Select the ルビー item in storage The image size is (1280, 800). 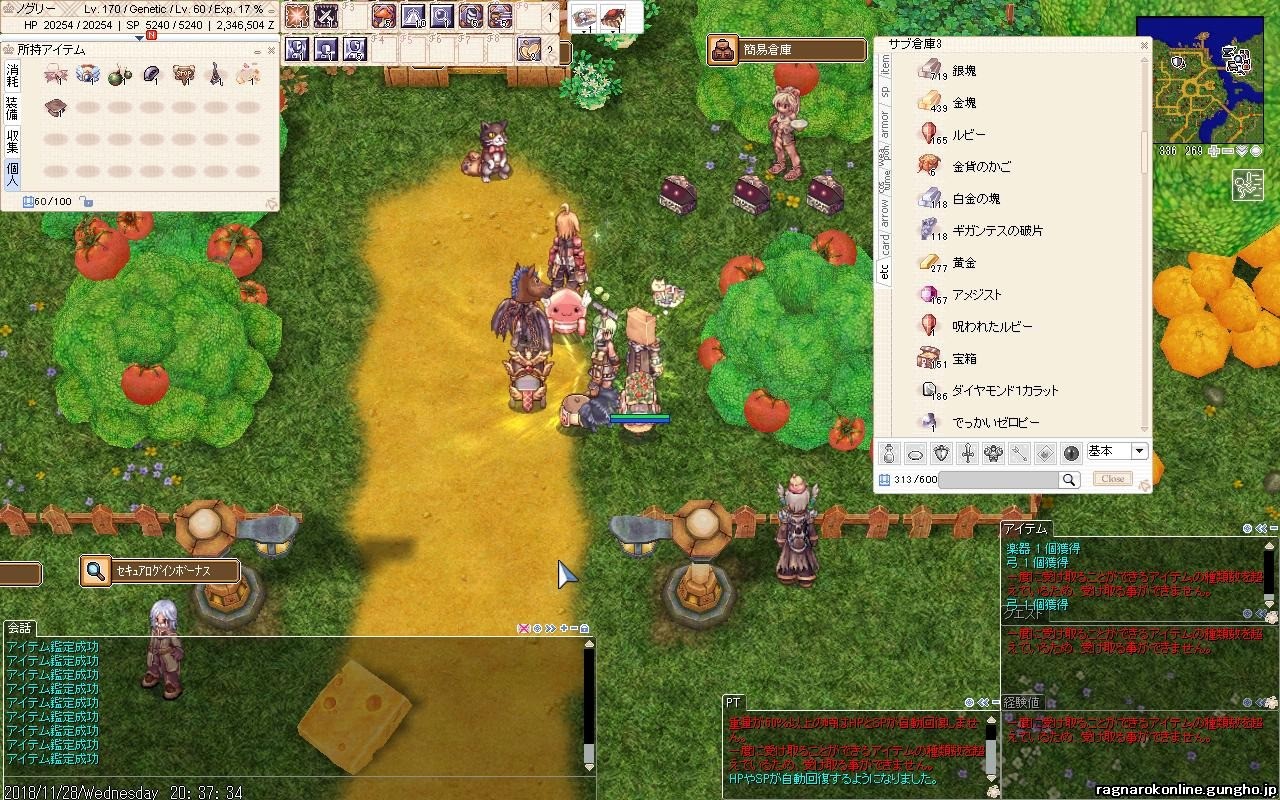(x=968, y=135)
